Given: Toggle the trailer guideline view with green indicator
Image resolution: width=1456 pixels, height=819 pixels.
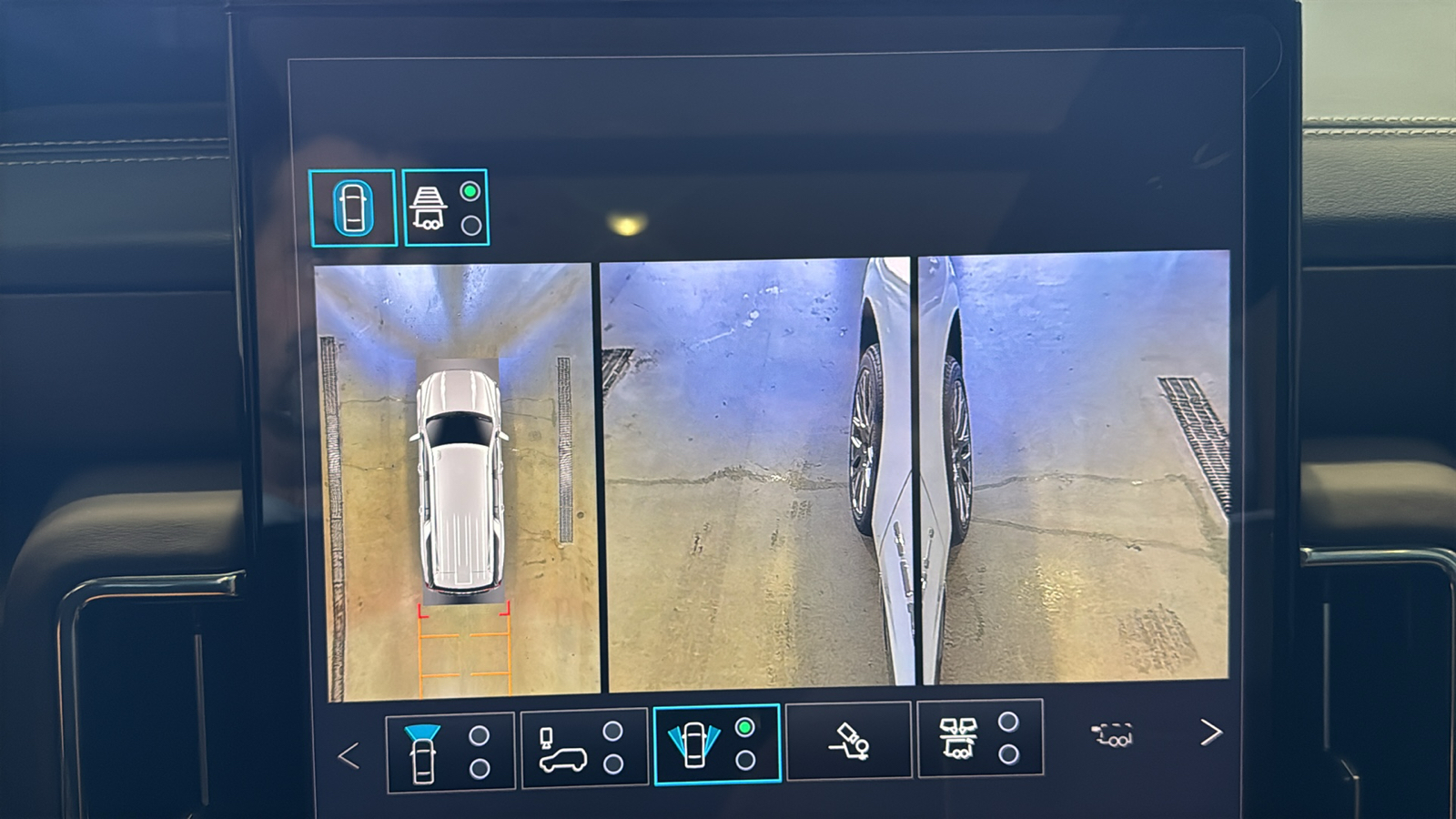Looking at the screenshot, I should click(x=445, y=208).
